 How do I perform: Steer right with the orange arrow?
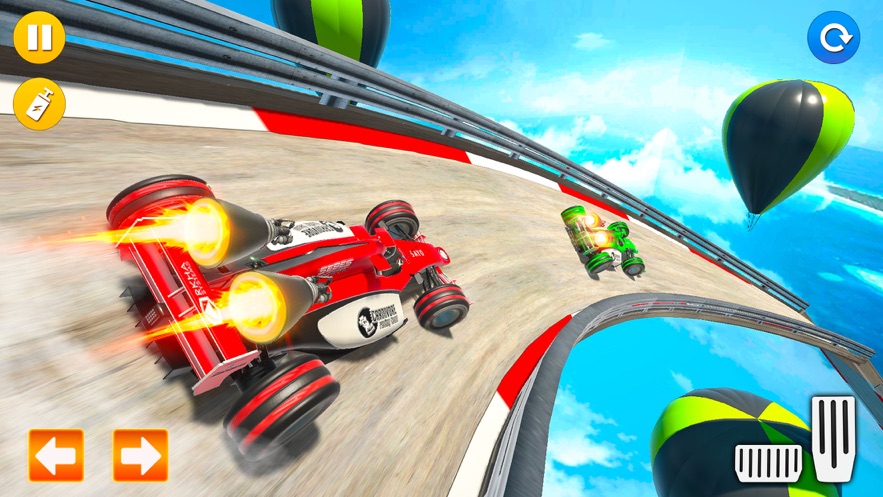coord(140,456)
